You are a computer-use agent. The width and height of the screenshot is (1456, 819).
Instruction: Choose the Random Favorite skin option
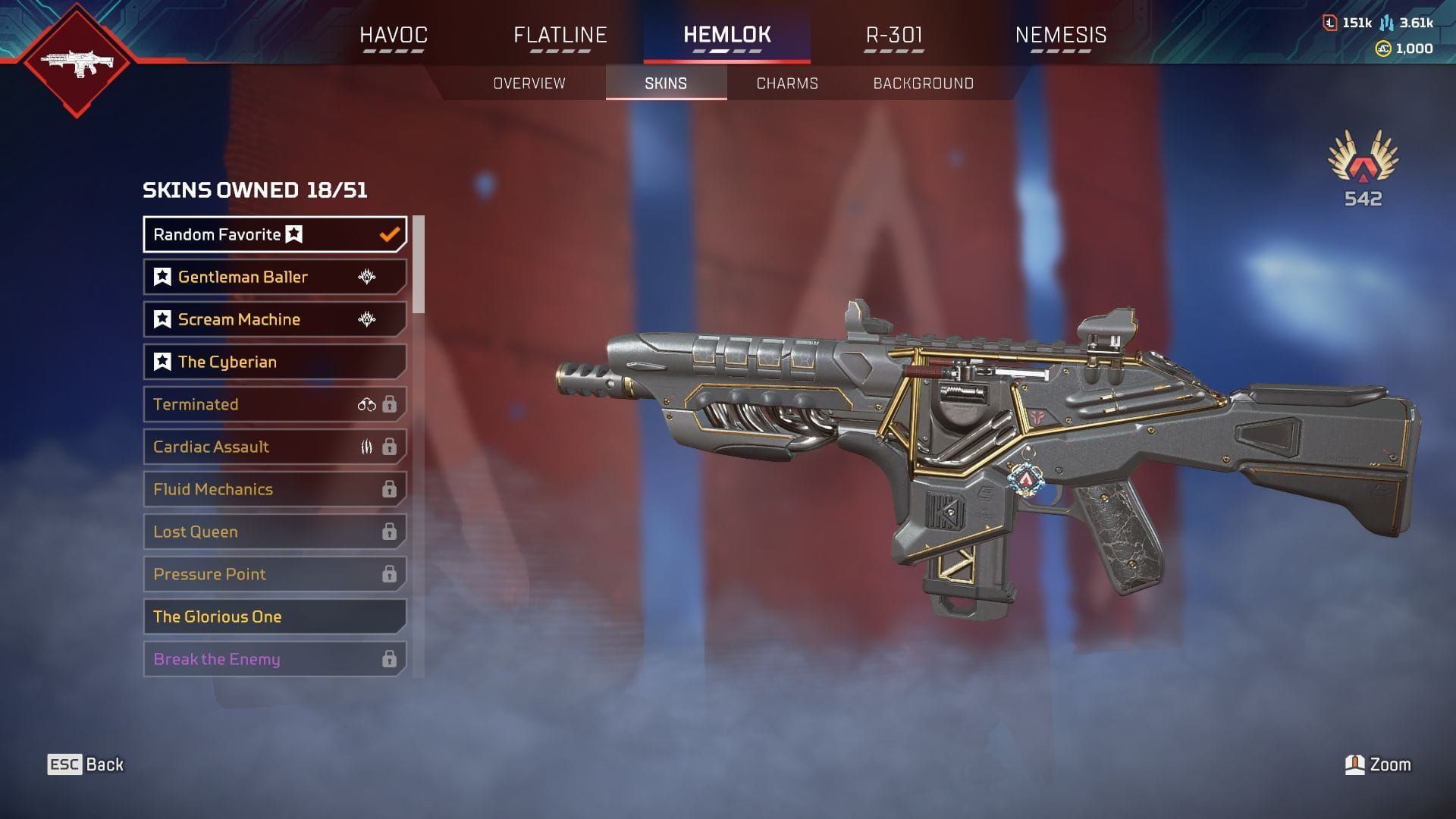pyautogui.click(x=275, y=234)
